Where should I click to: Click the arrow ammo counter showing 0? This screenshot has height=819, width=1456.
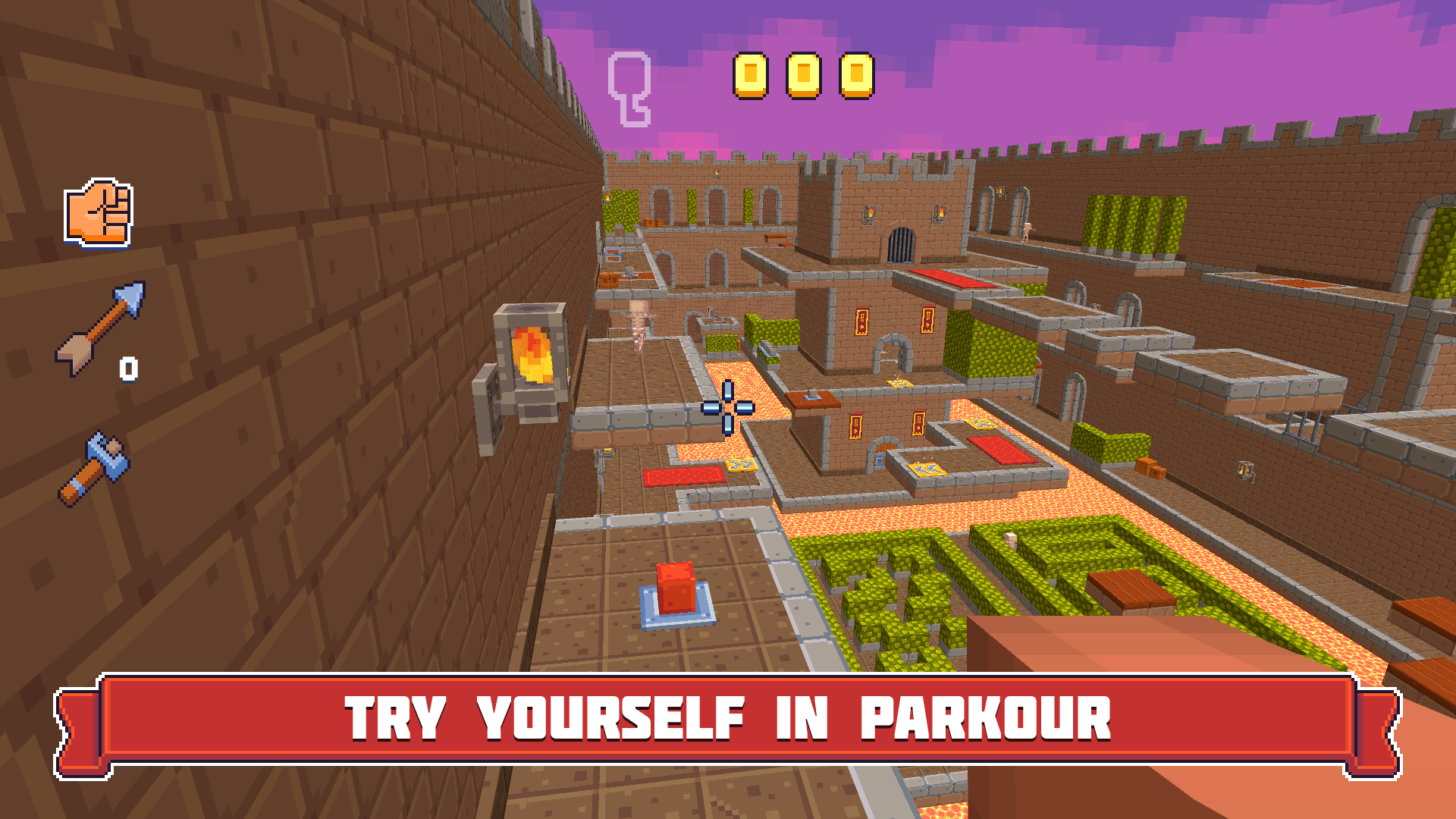128,369
